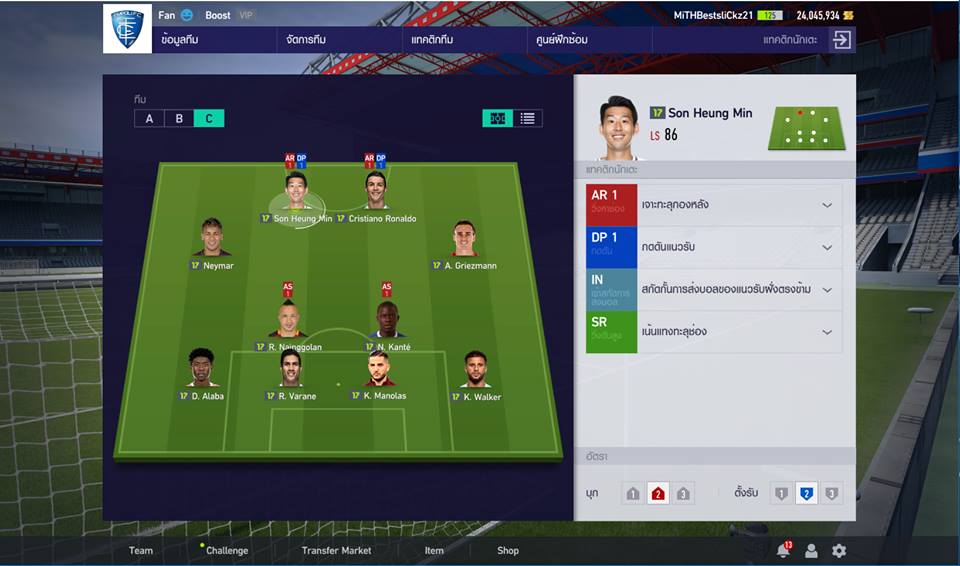The image size is (960, 566).
Task: Open the notifications bell
Action: (783, 551)
